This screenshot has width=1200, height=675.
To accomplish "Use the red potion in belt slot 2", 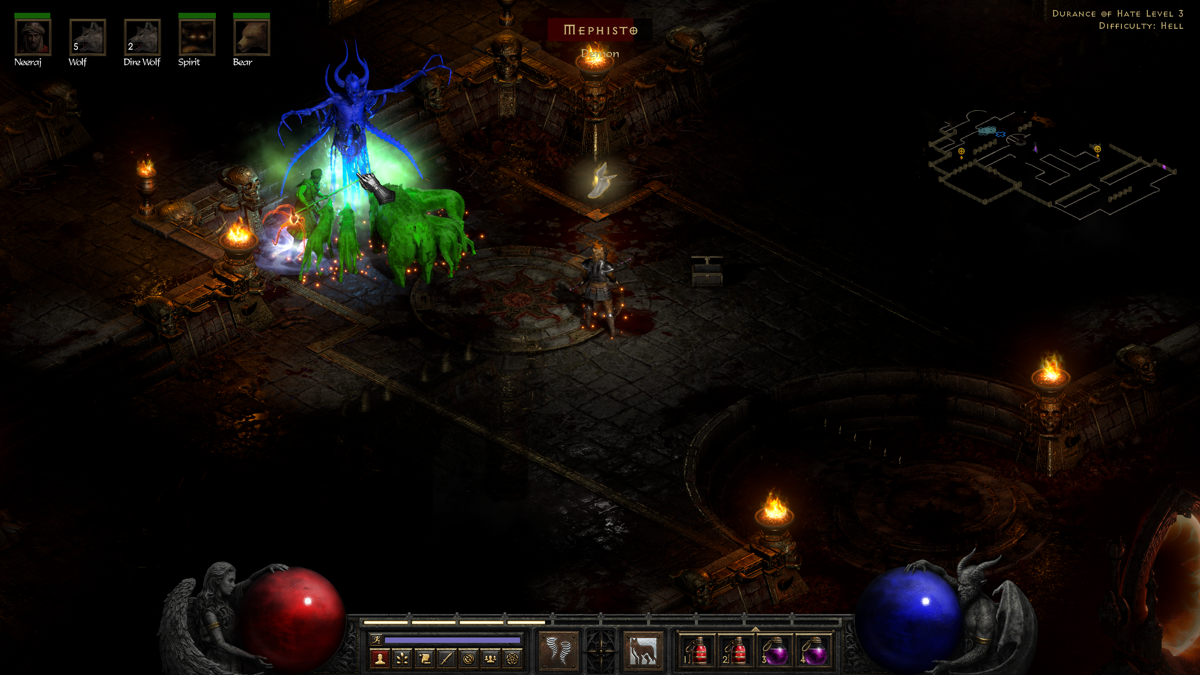I will click(x=738, y=652).
